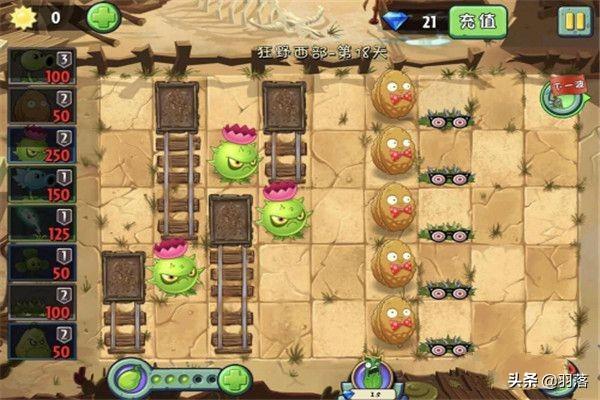Buy extra Plant Food with the plus button
The height and width of the screenshot is (400, 600).
(x=234, y=379)
